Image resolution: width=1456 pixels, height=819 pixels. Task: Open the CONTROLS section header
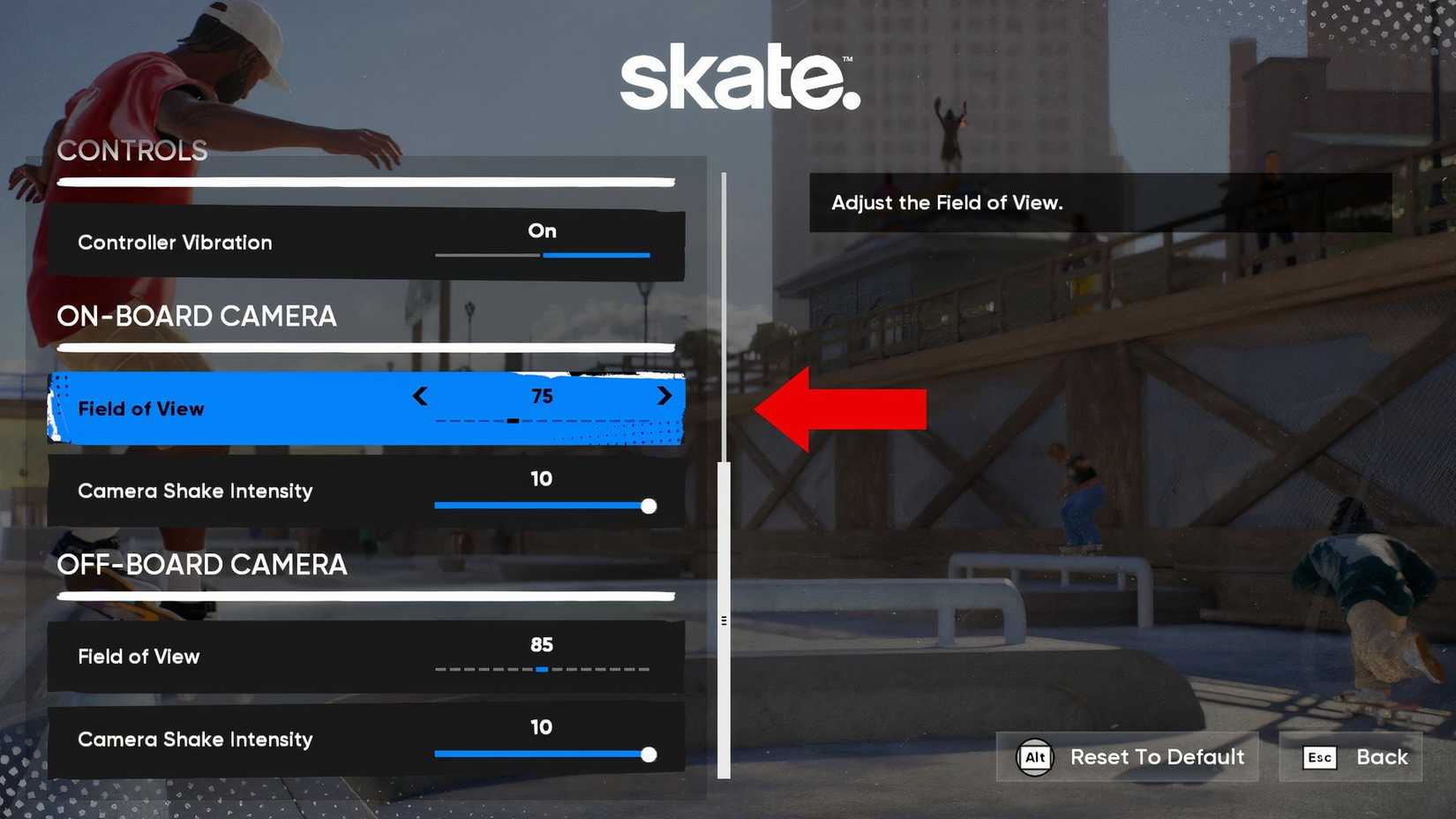tap(132, 151)
